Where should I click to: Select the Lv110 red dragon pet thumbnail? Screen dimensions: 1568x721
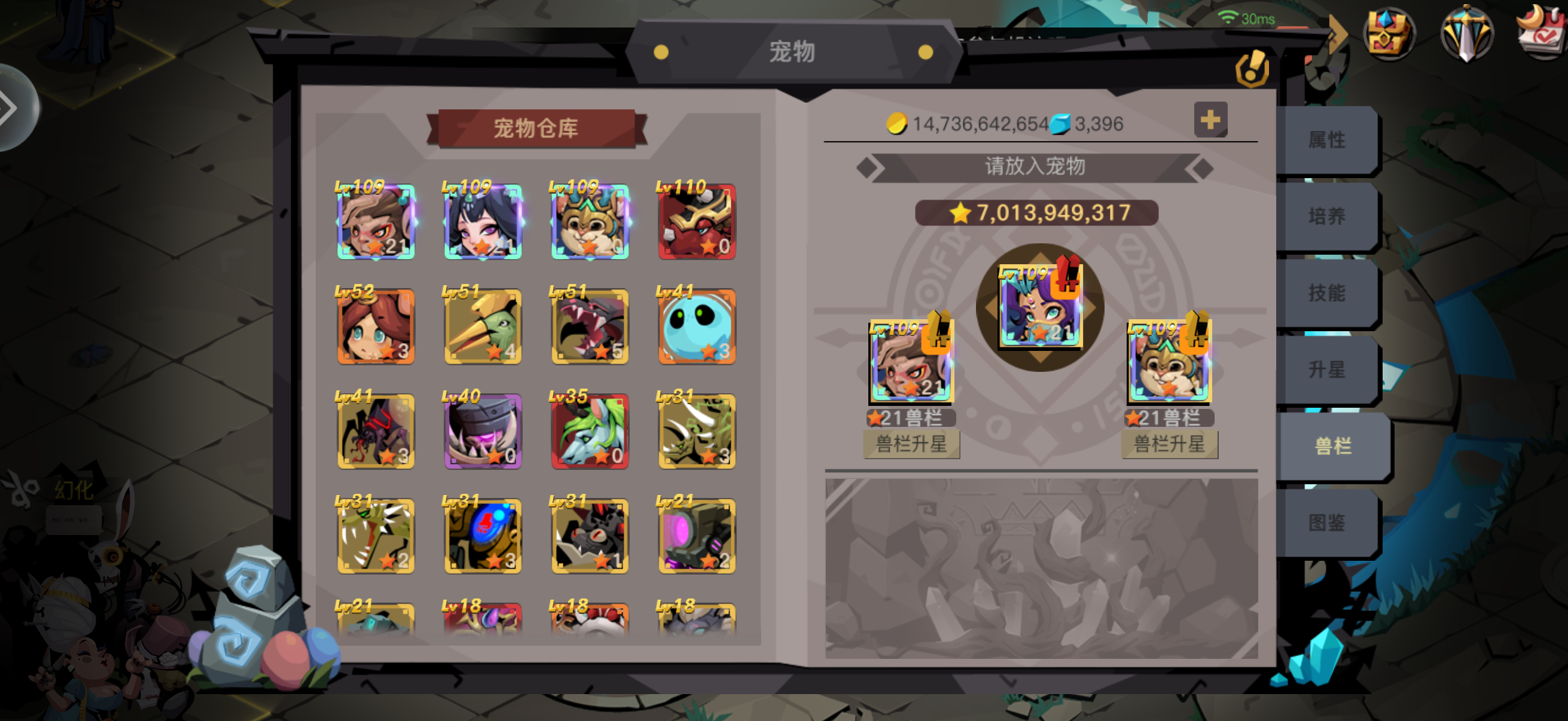pyautogui.click(x=697, y=221)
